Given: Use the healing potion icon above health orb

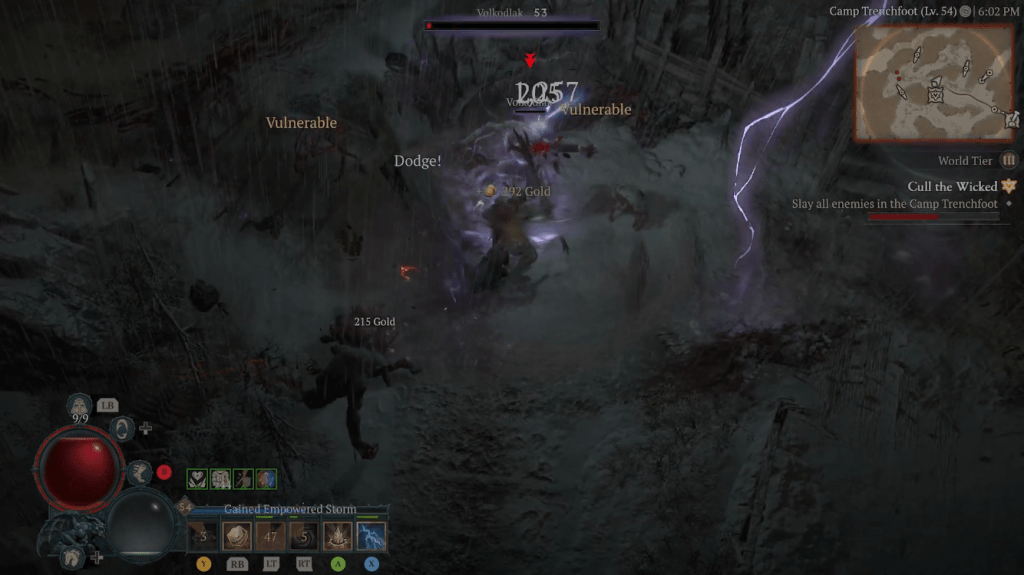Looking at the screenshot, I should [80, 407].
